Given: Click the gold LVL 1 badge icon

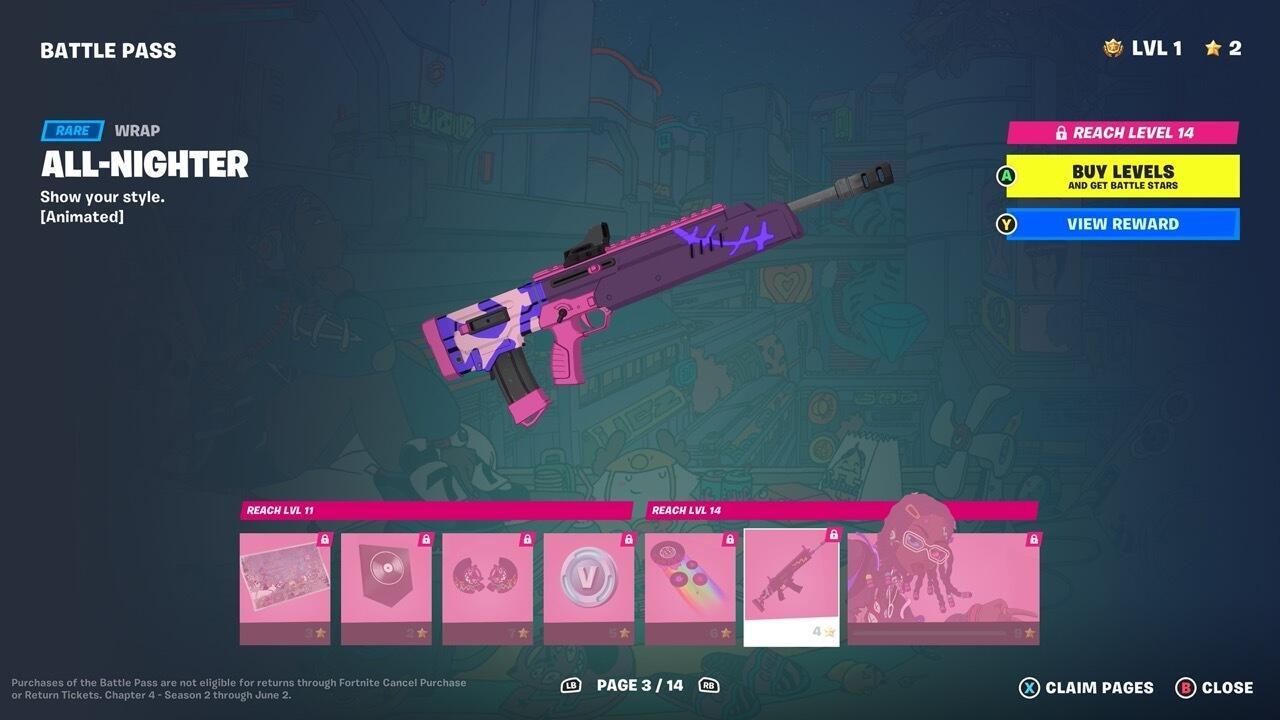Looking at the screenshot, I should (1113, 46).
